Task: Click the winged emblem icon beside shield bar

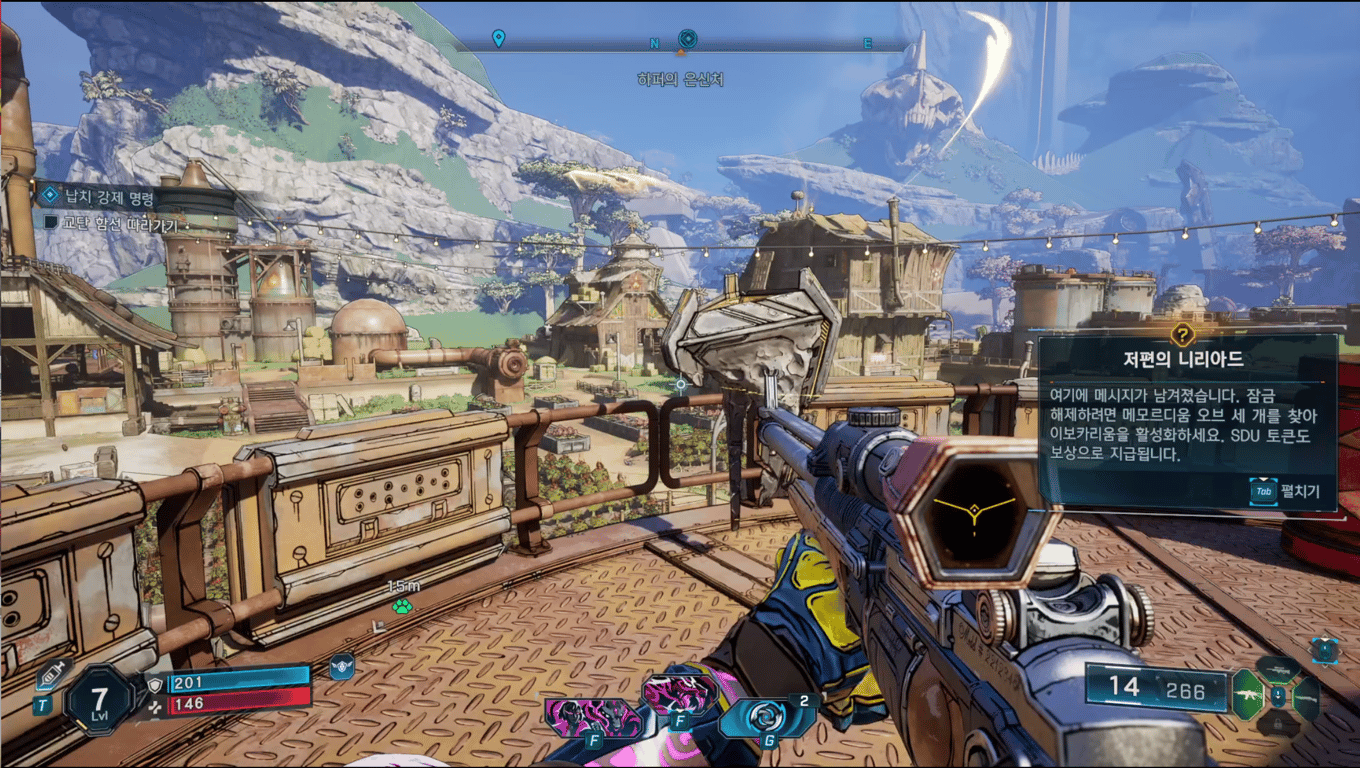Action: tap(342, 667)
